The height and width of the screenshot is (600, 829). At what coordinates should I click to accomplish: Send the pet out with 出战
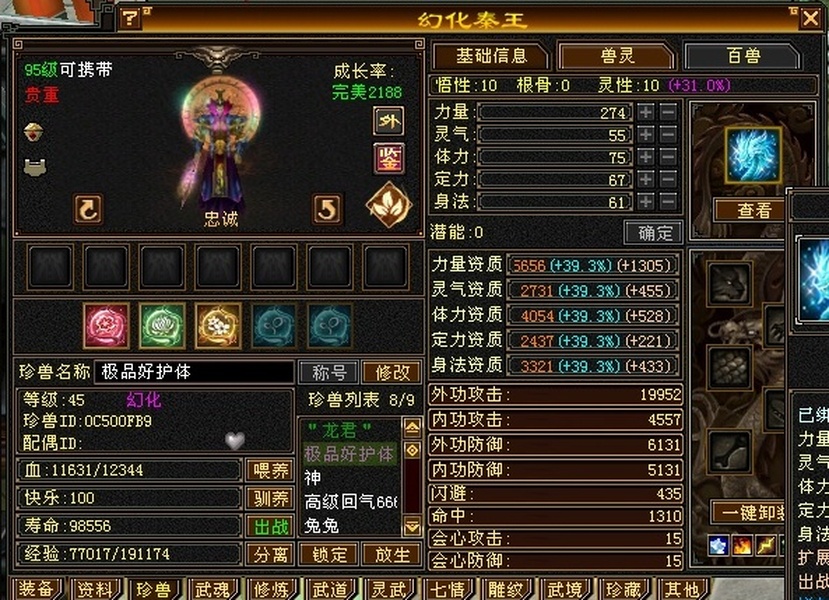270,526
